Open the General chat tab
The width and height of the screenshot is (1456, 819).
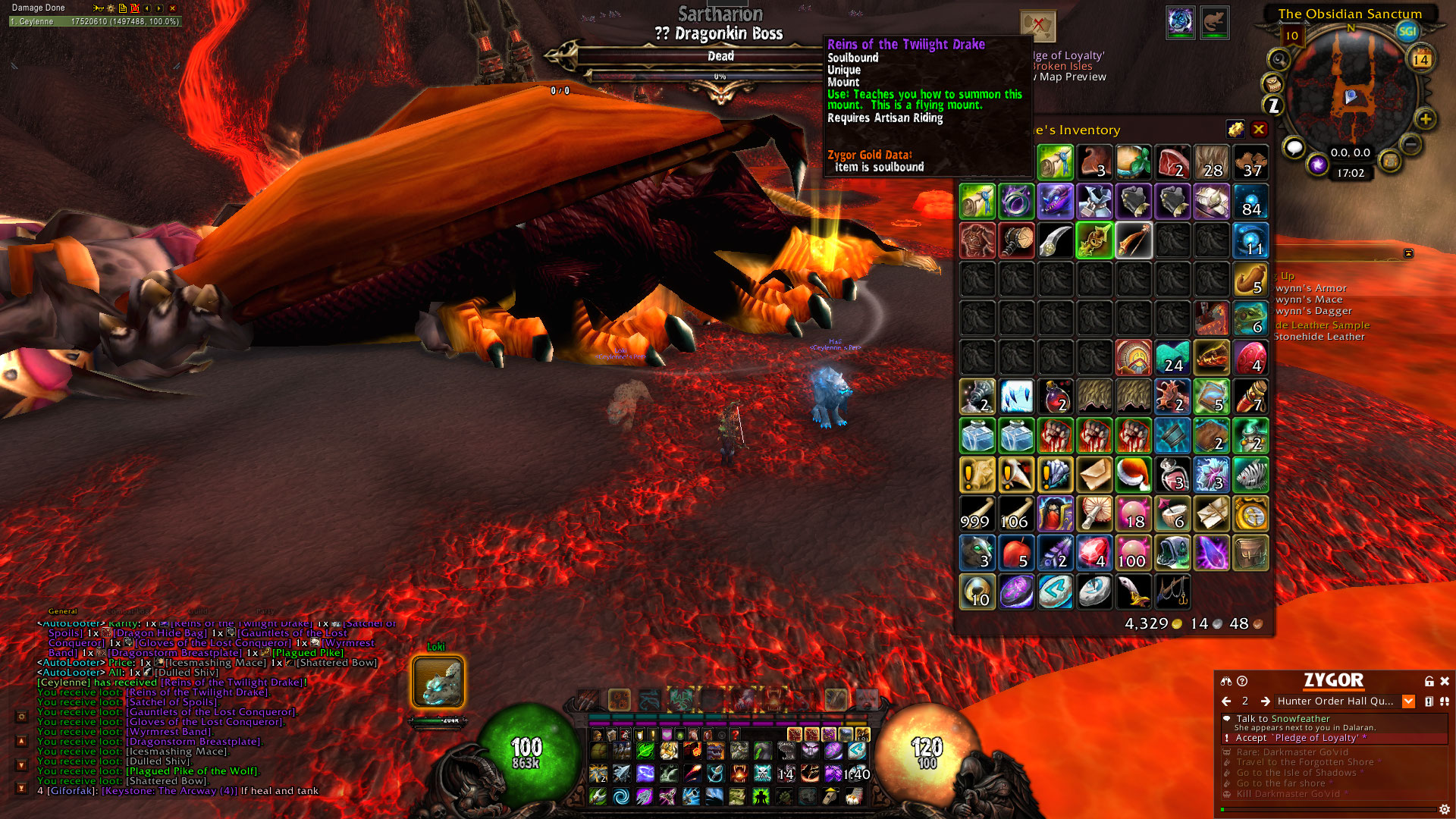click(63, 611)
